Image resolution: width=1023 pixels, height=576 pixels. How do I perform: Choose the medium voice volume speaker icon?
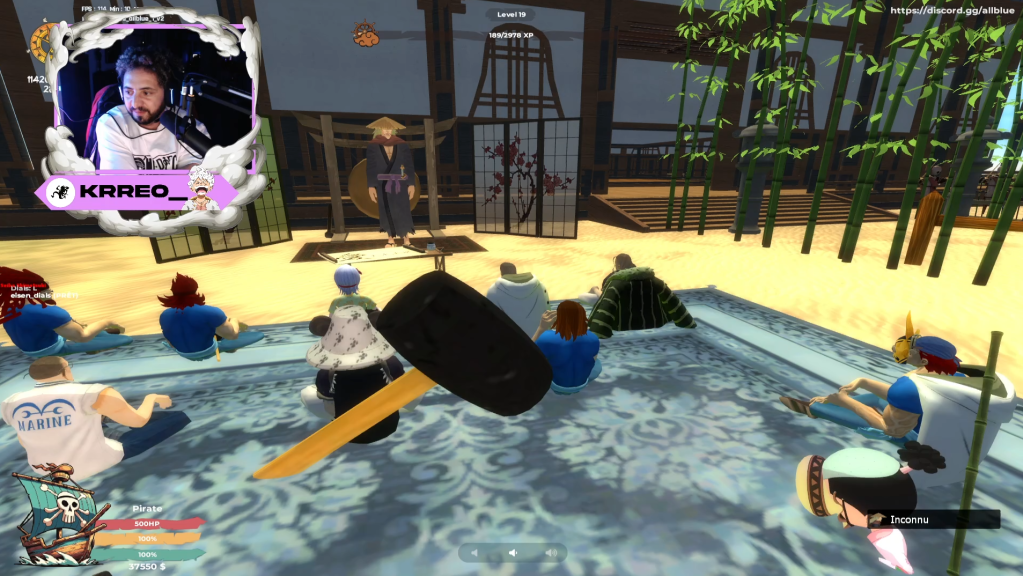pyautogui.click(x=513, y=552)
